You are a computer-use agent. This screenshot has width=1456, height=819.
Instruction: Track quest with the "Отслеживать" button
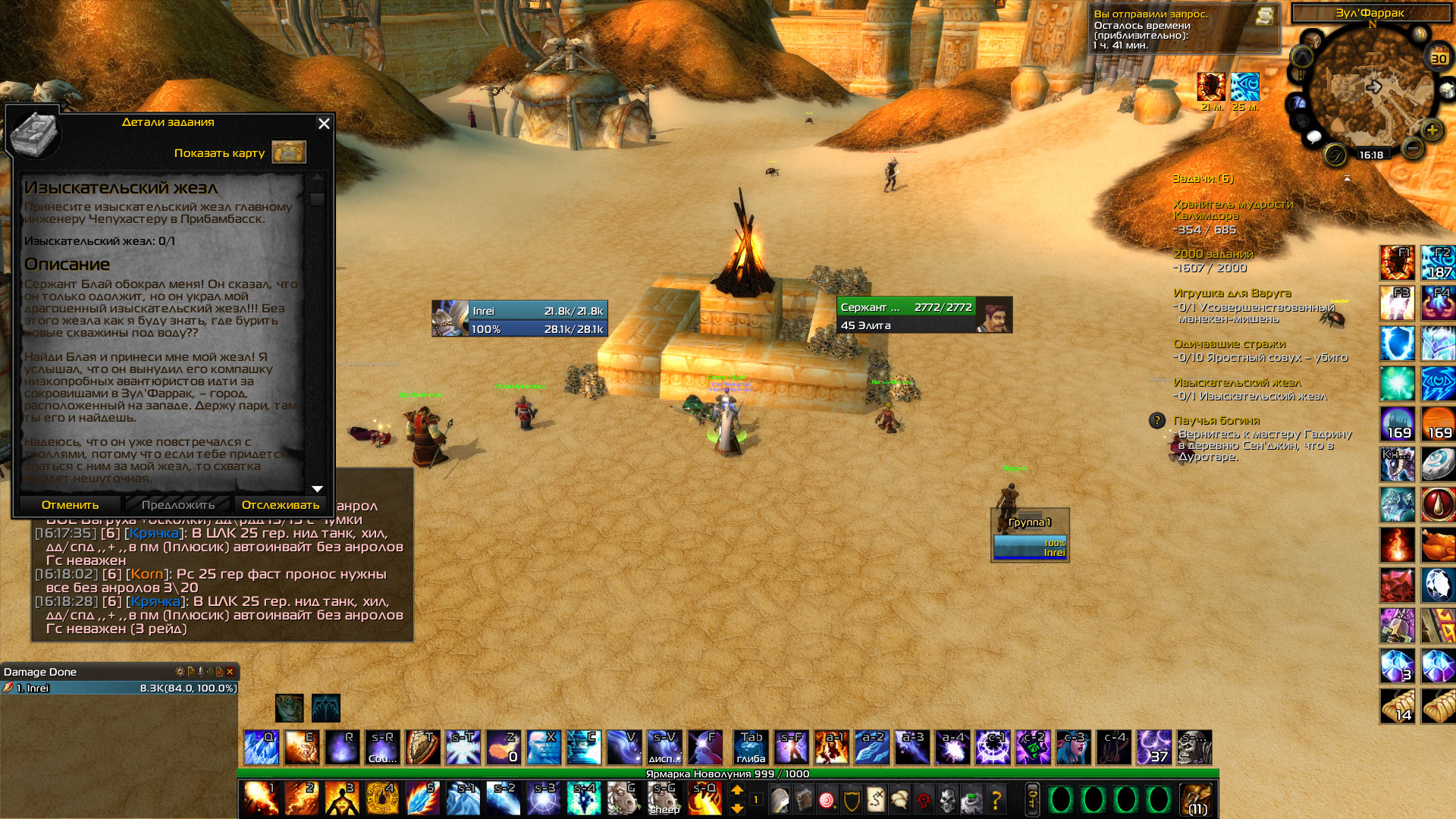[280, 505]
